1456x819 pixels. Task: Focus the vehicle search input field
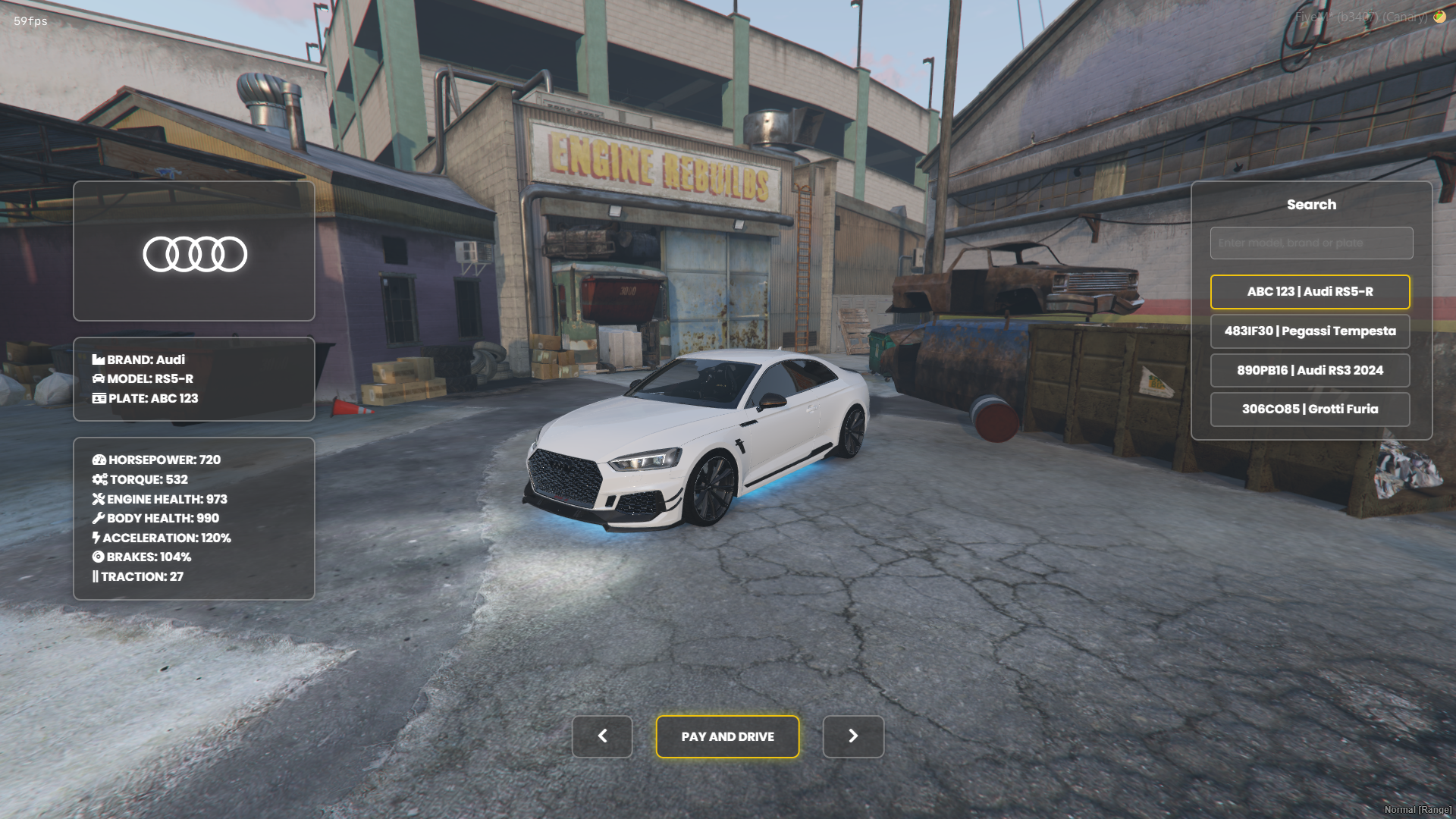(1311, 243)
